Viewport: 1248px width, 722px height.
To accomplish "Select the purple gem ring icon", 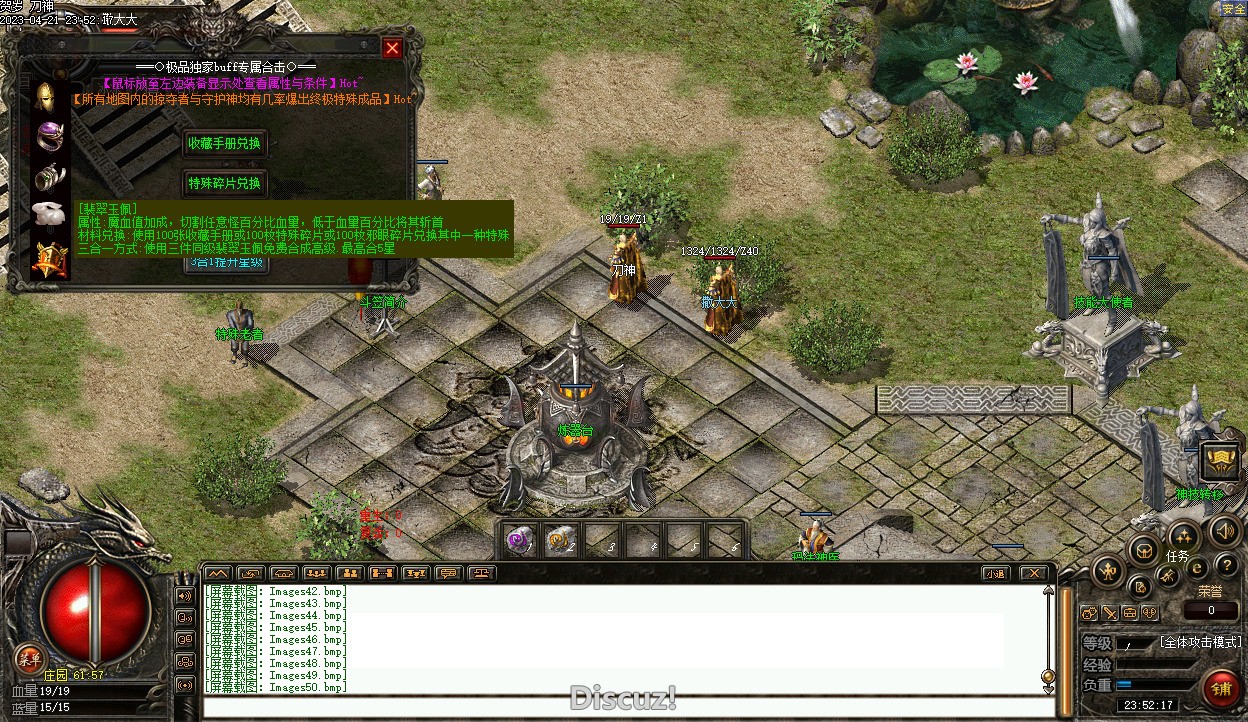I will (48, 135).
